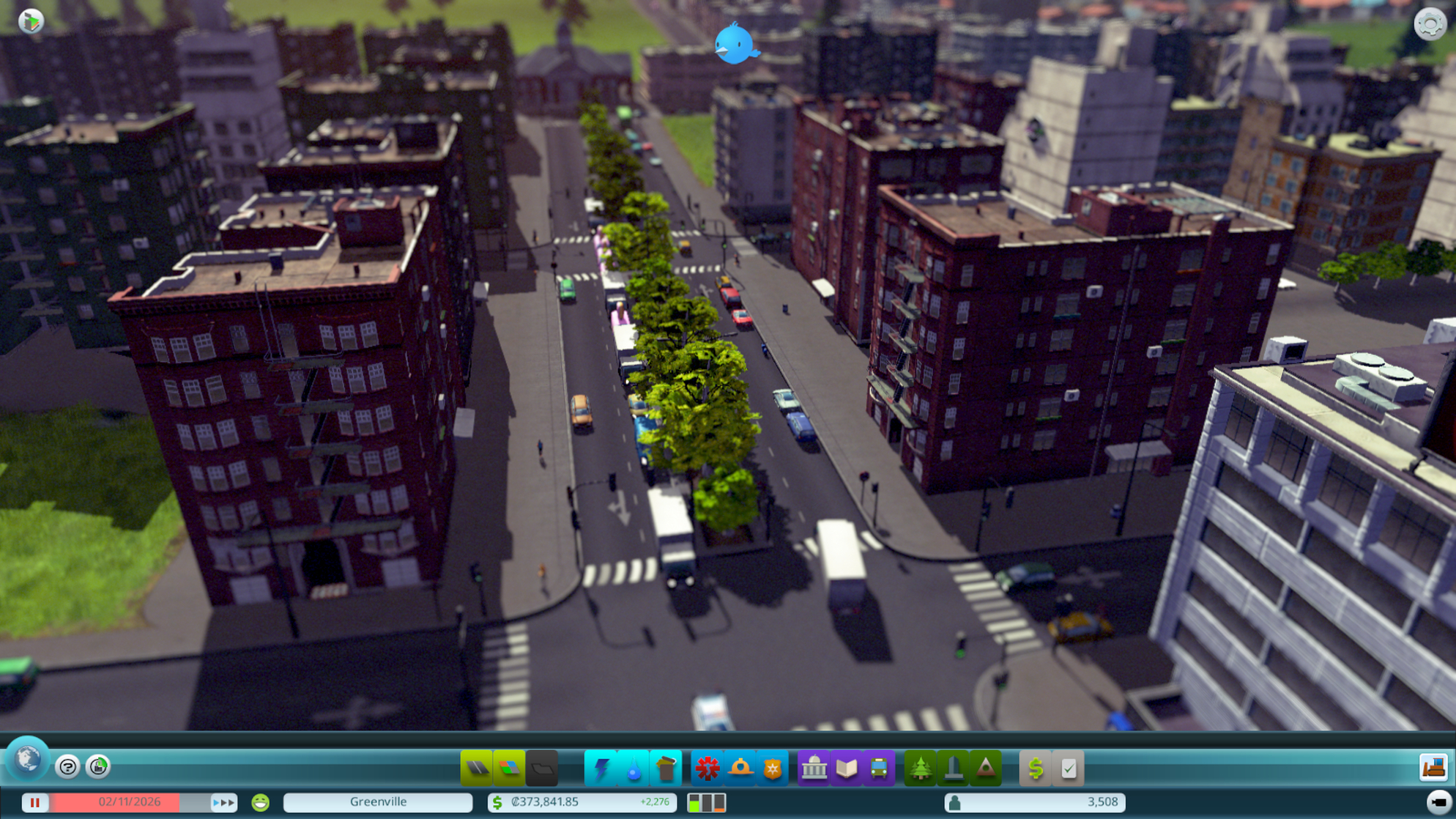Open the Water and Sewage menu

[634, 768]
